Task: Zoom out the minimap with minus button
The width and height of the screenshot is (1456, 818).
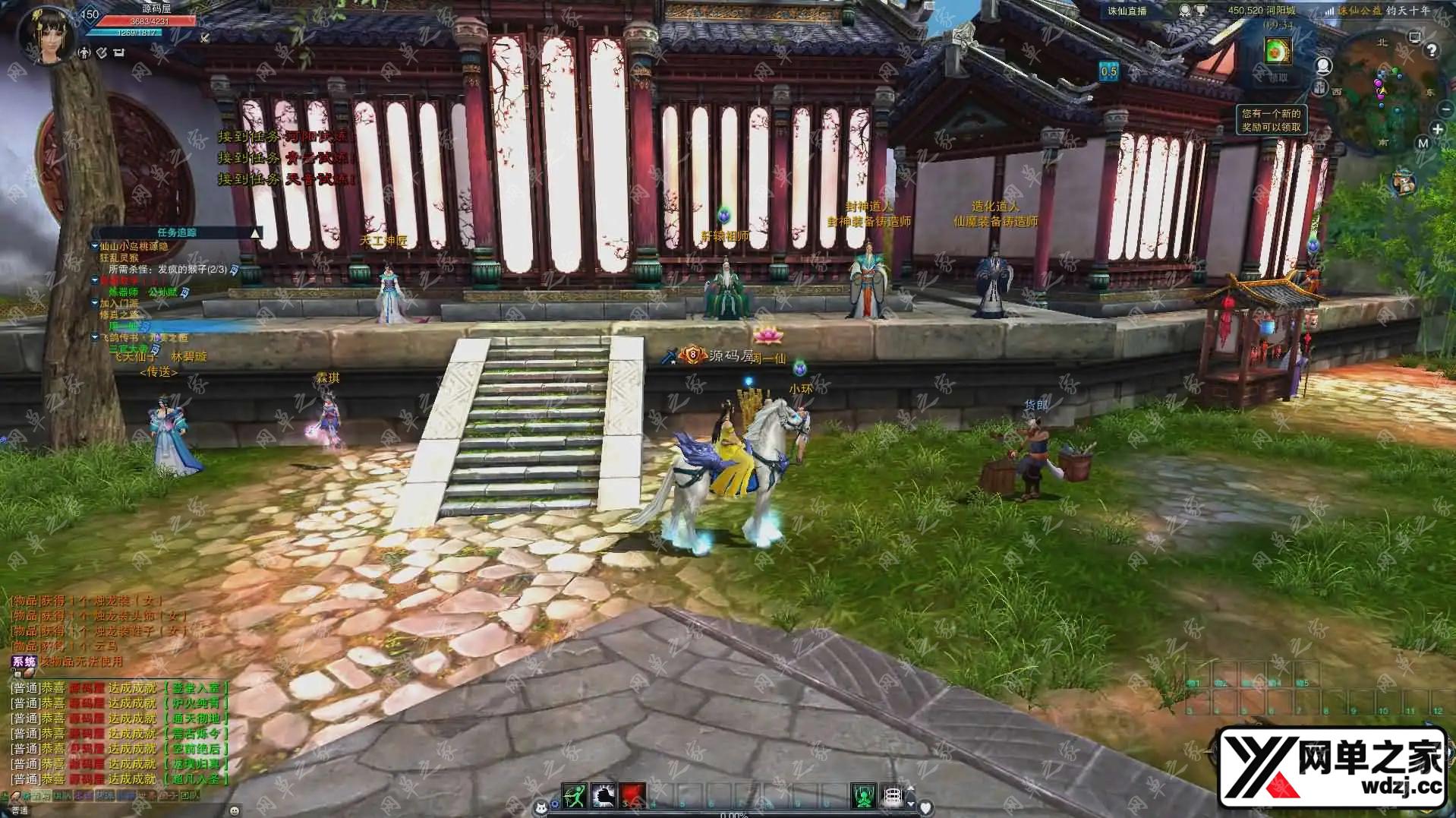Action: coord(1445,109)
